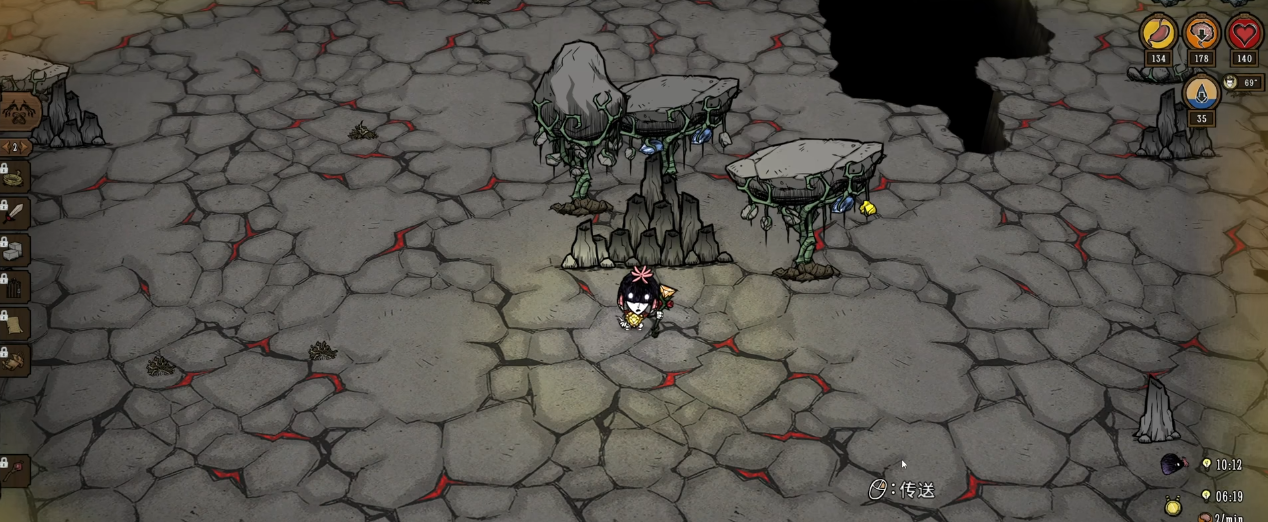Select the pinned sword weapon recipe
1268x522 pixels.
click(14, 213)
